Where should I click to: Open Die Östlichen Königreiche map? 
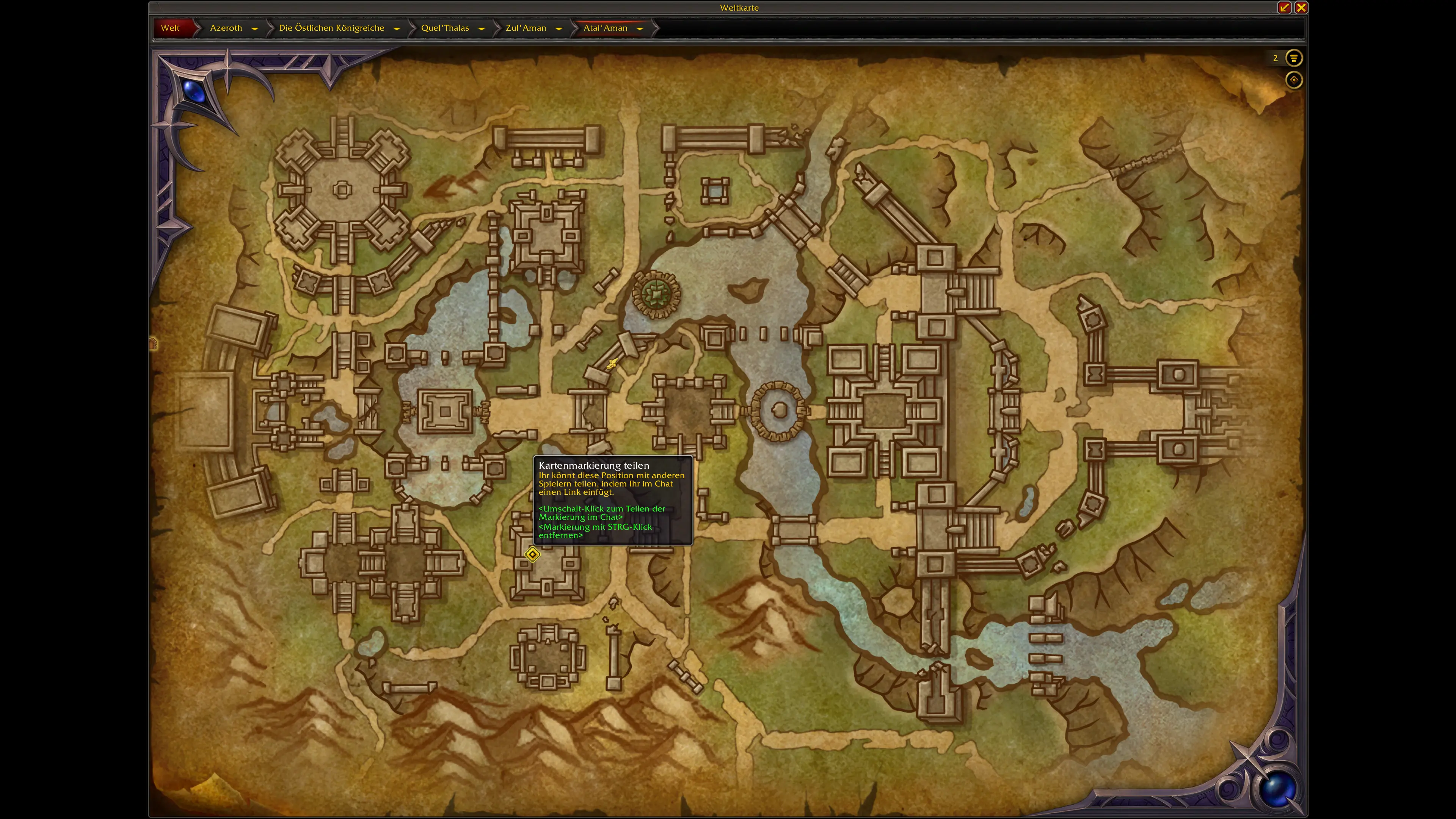coord(331,28)
